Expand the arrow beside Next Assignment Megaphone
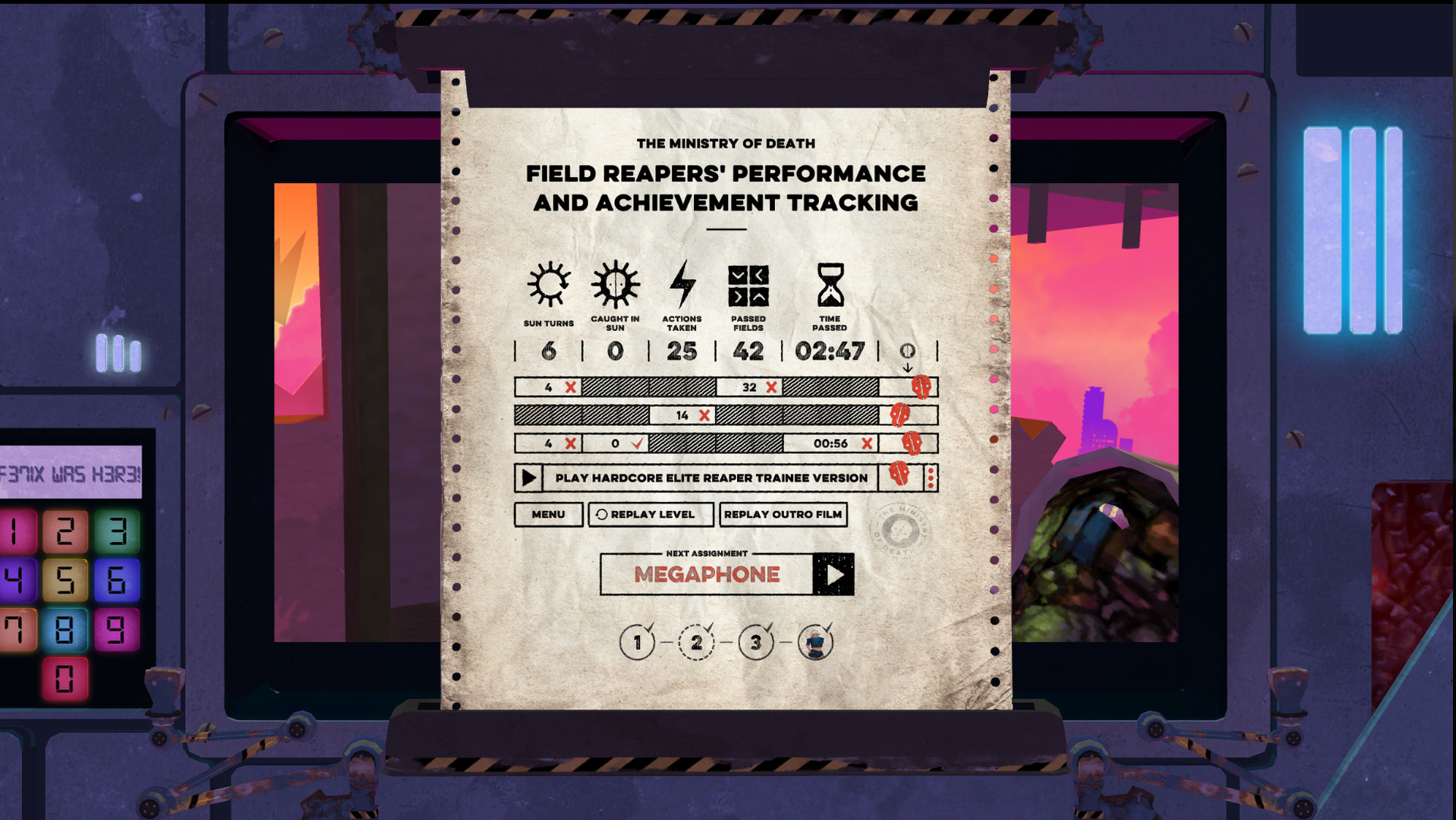Image resolution: width=1456 pixels, height=820 pixels. (834, 575)
